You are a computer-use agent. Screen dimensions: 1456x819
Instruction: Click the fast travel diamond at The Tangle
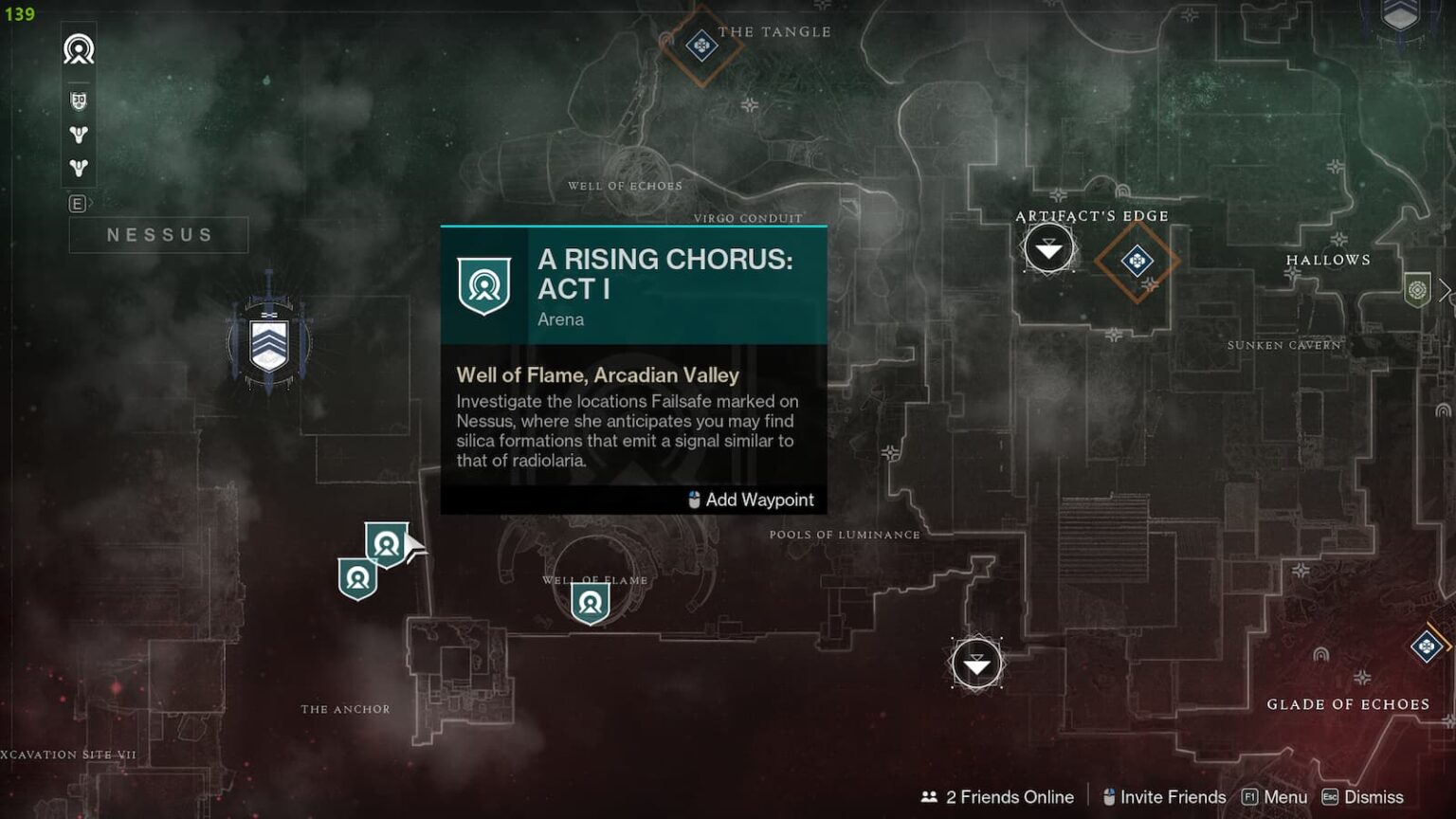click(x=701, y=44)
